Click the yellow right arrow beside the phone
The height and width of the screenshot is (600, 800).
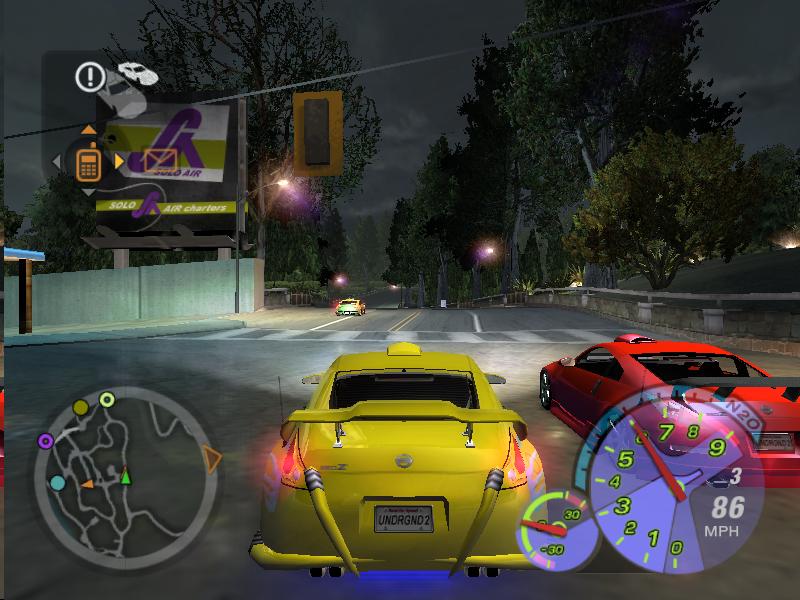119,160
